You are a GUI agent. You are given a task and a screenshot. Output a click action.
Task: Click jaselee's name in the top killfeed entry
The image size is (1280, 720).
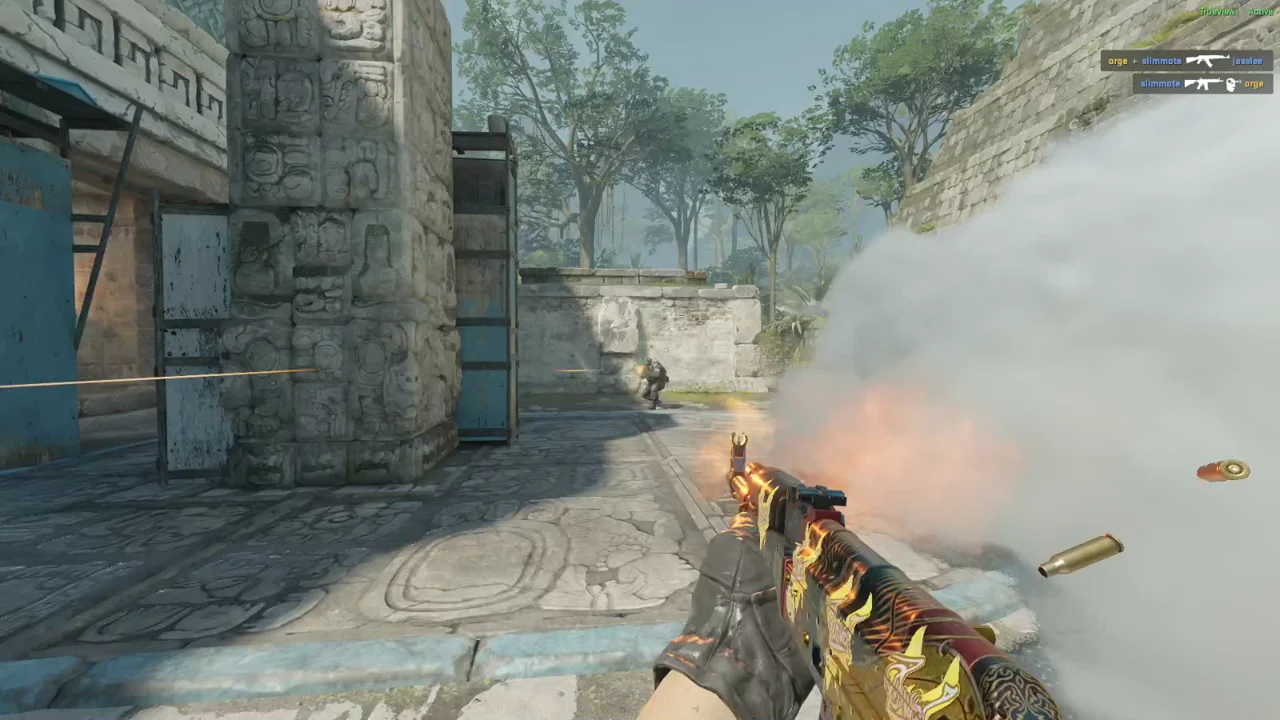coord(1248,60)
